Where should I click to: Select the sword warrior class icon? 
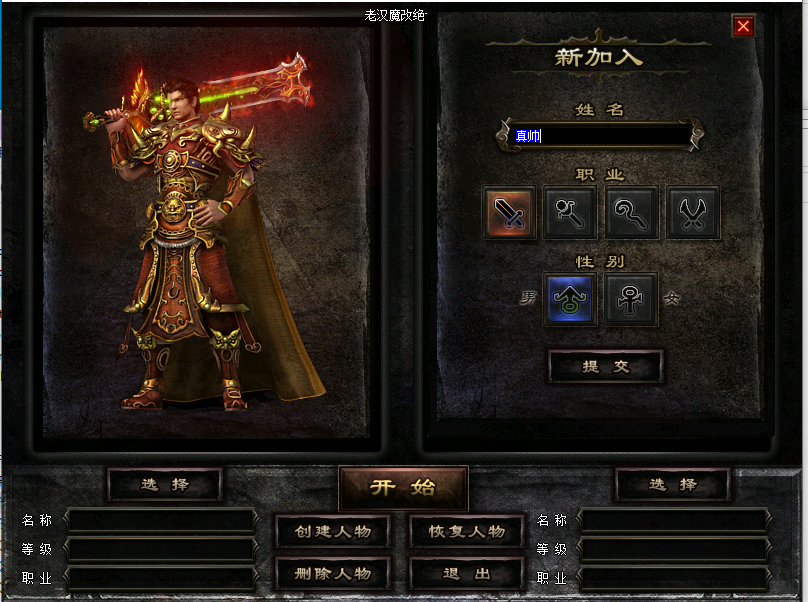point(510,213)
